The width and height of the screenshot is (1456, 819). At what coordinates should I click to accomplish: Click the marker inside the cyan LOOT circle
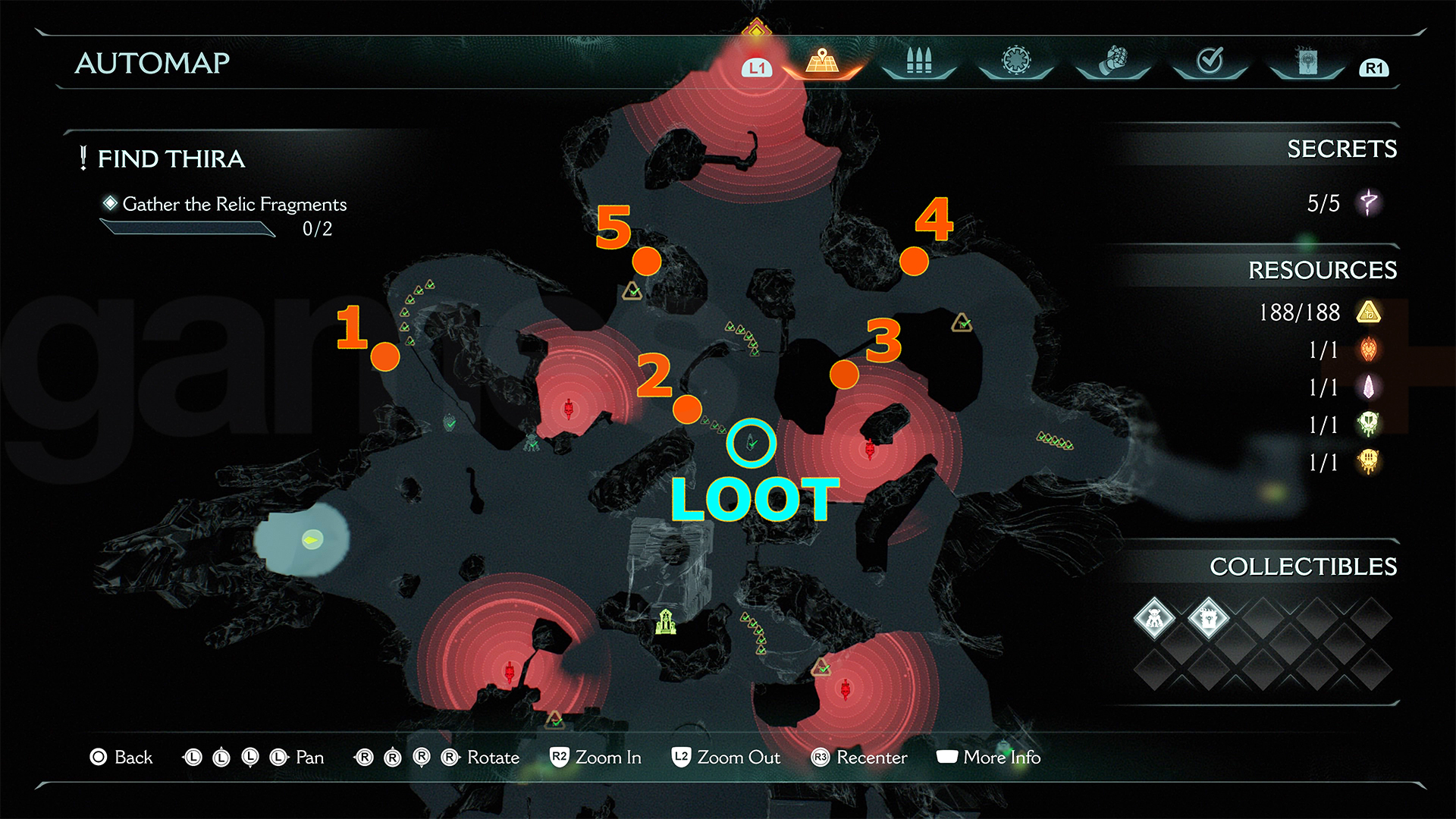pyautogui.click(x=752, y=442)
